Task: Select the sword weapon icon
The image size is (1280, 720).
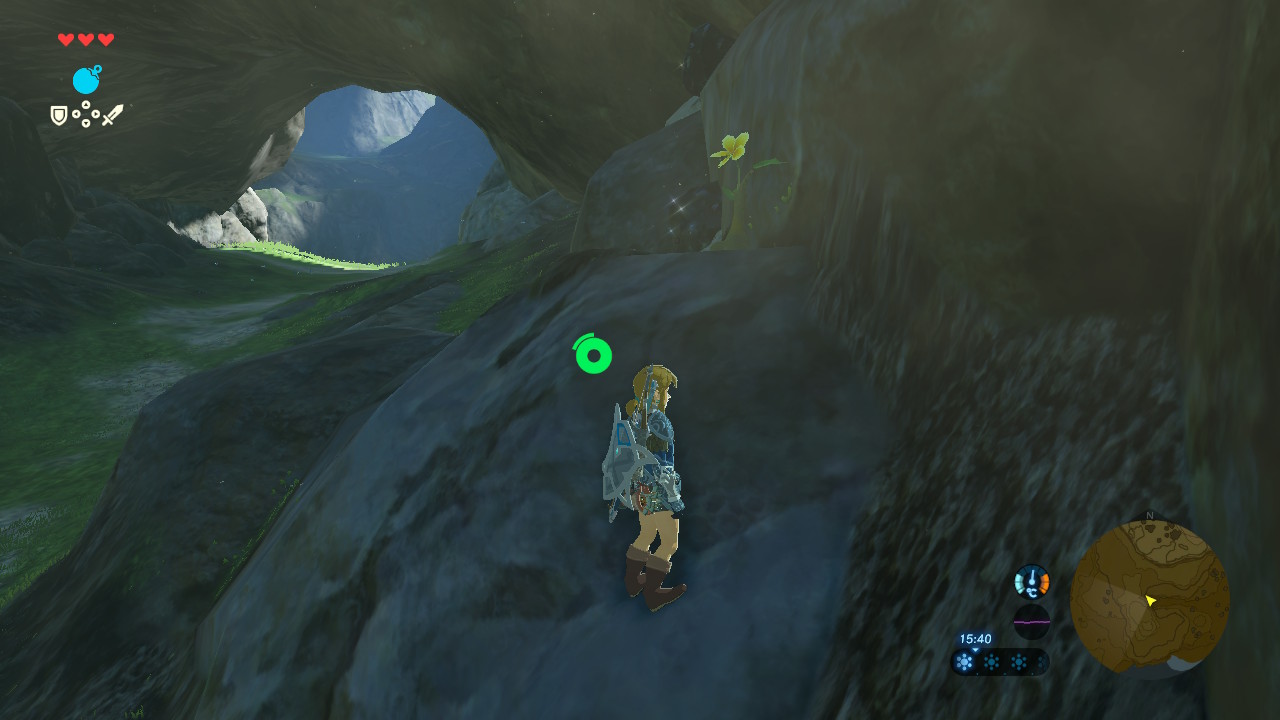Action: (112, 115)
